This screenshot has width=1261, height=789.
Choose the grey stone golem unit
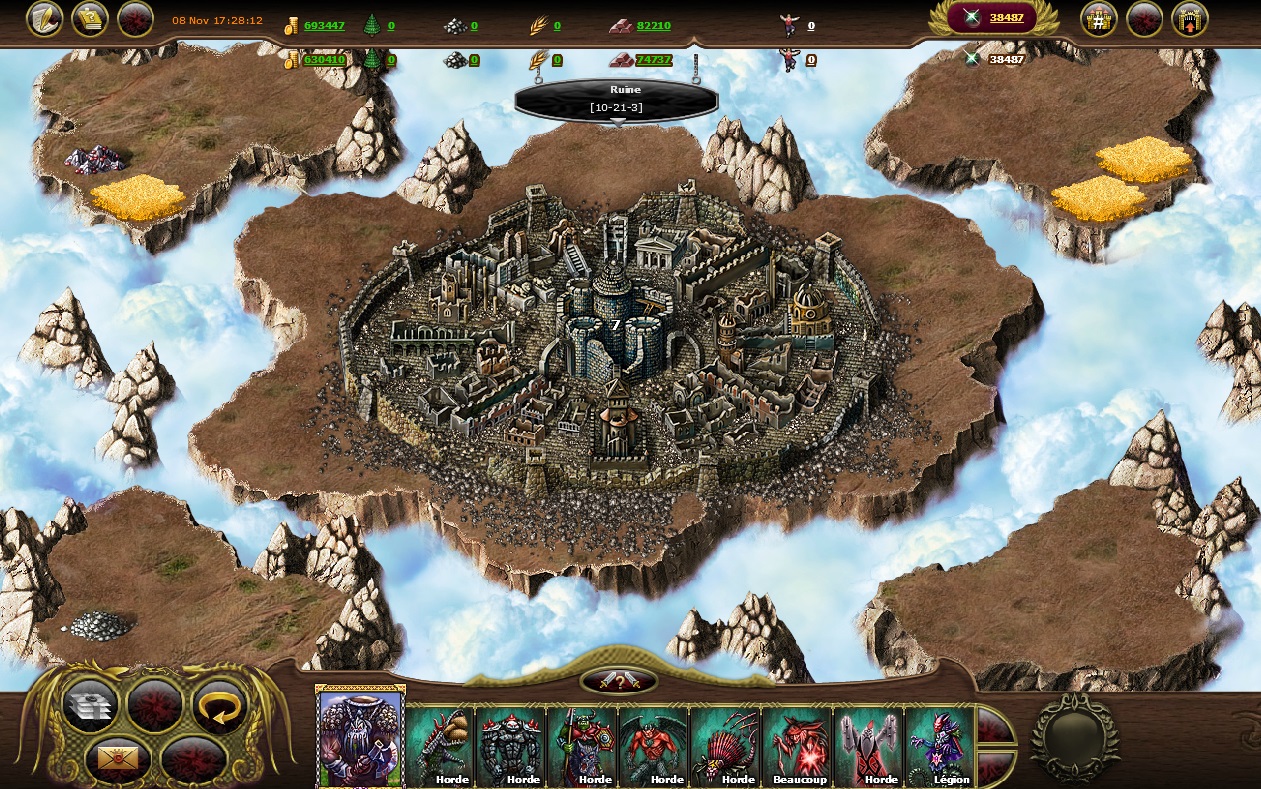coord(511,747)
